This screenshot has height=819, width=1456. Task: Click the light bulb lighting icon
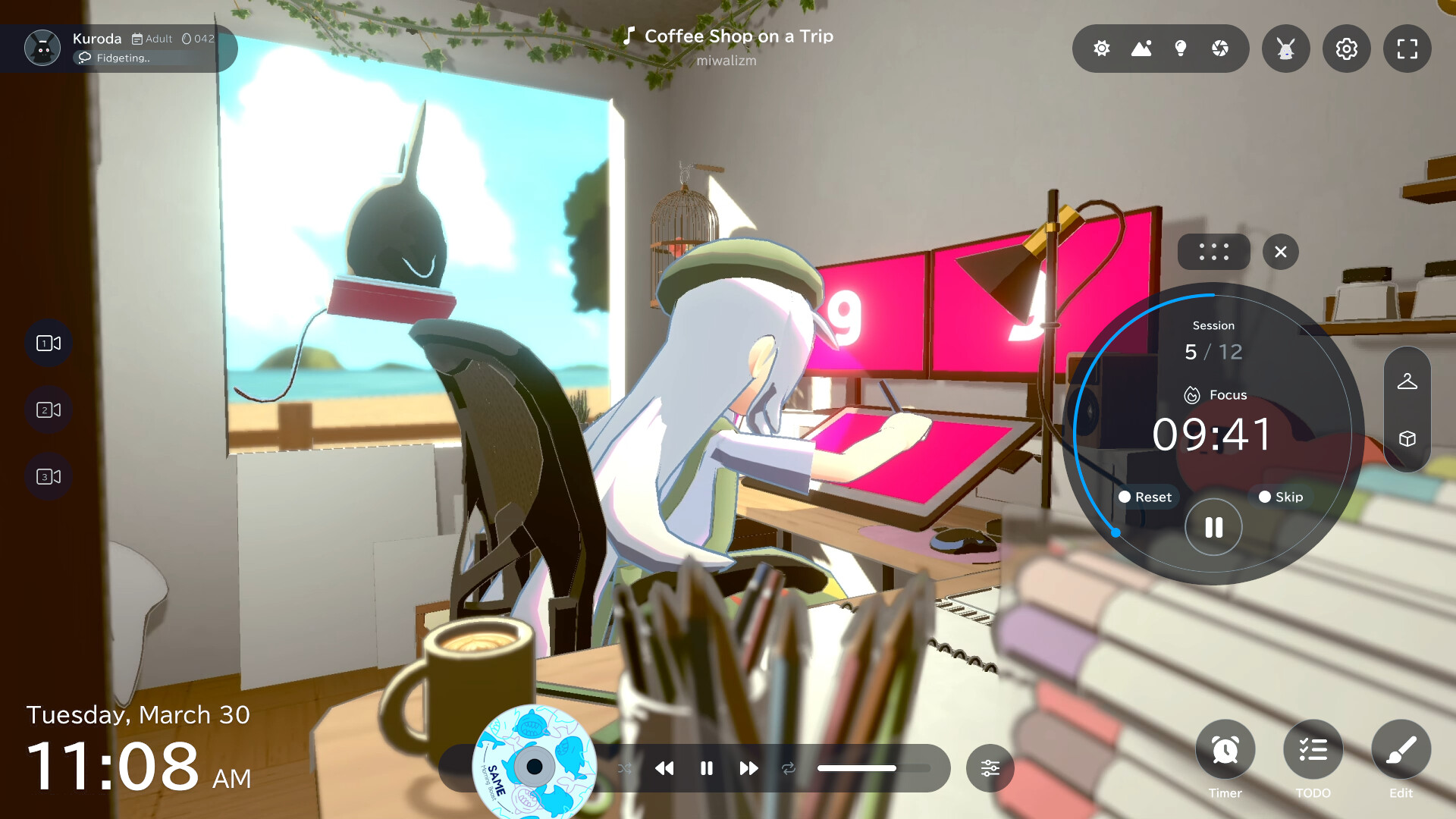pos(1180,49)
